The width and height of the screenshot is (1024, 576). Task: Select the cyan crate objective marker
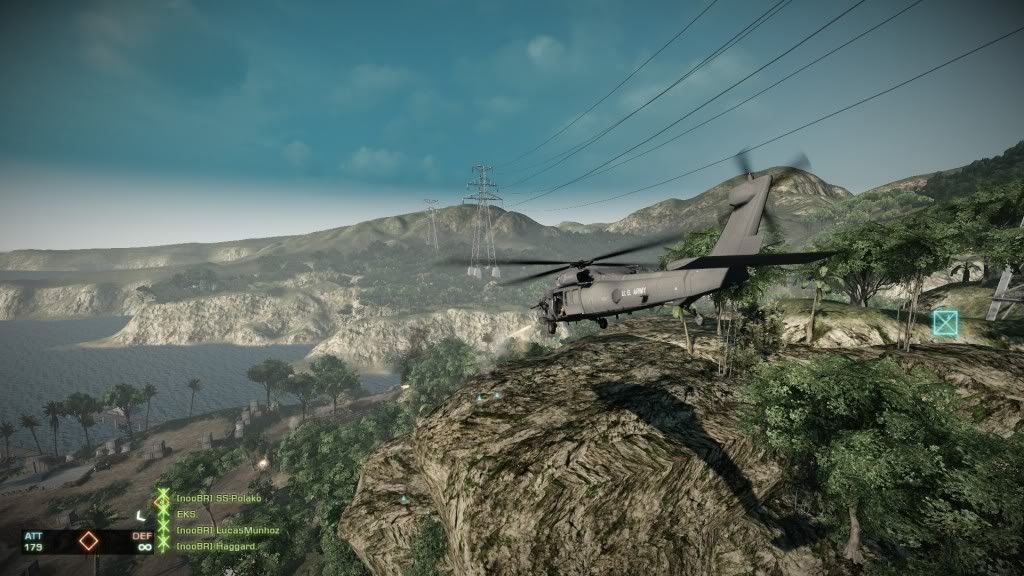pos(945,322)
